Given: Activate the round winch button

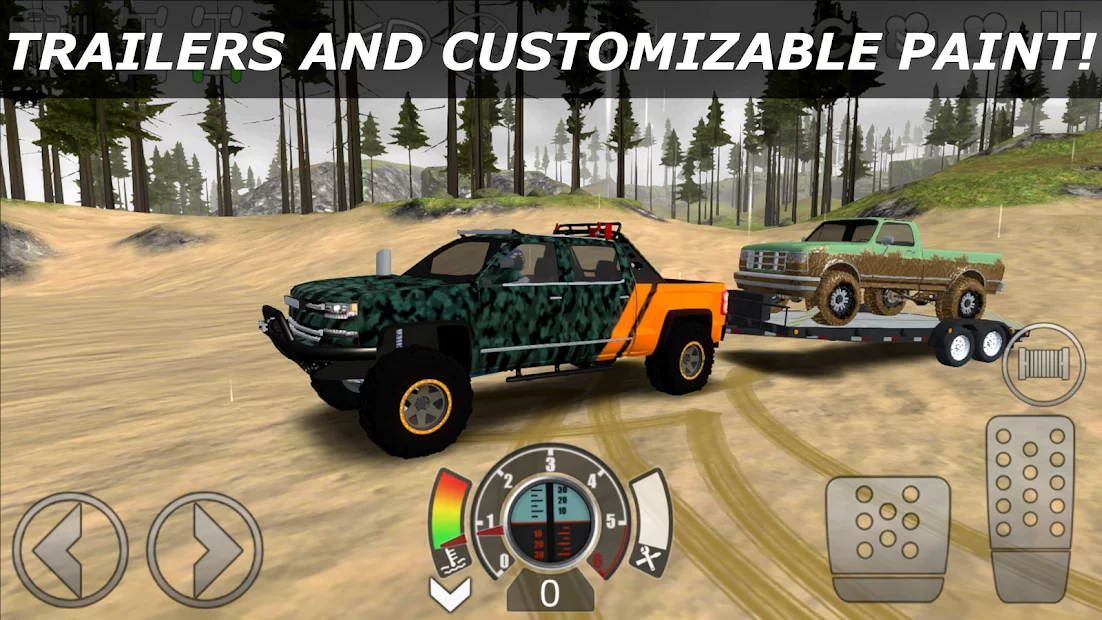Looking at the screenshot, I should tap(1043, 364).
